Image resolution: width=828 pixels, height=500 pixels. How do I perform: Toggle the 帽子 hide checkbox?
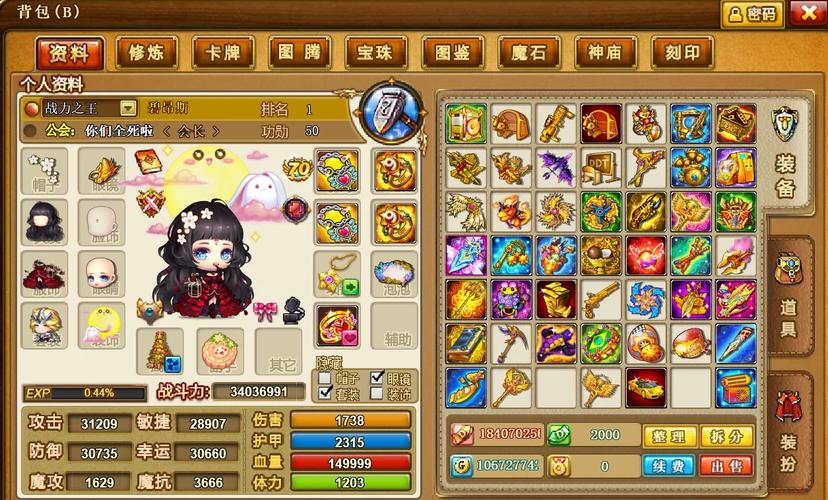coord(325,379)
